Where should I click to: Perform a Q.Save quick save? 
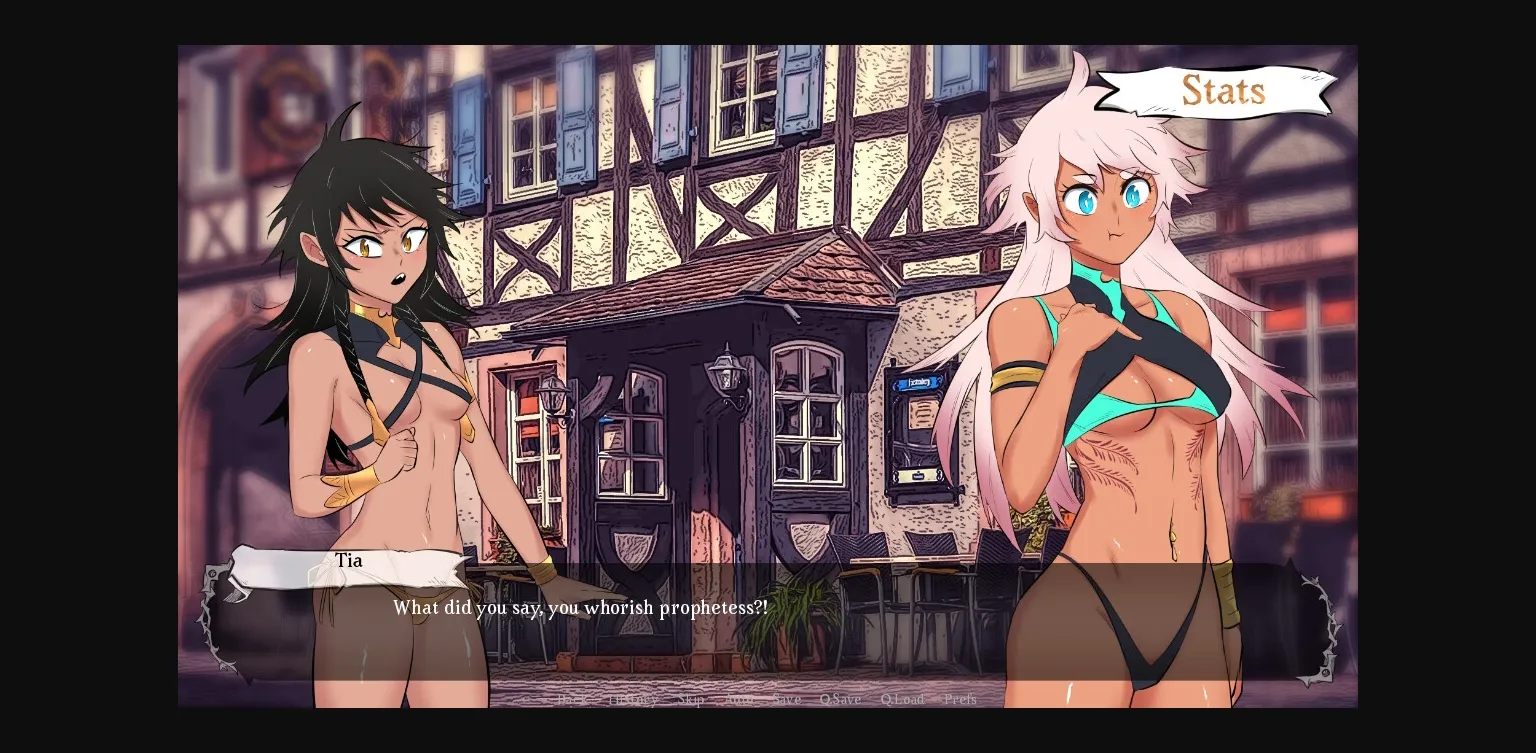click(840, 699)
